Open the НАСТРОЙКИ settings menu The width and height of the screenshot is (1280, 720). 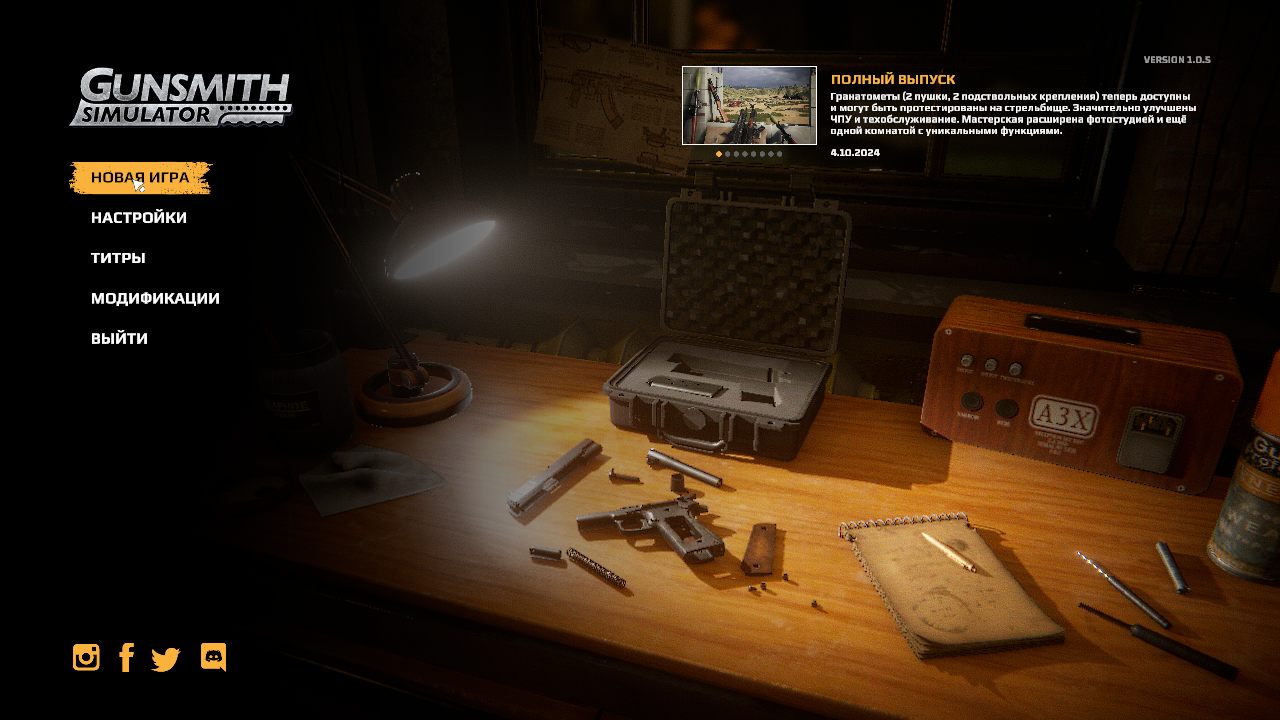click(139, 218)
